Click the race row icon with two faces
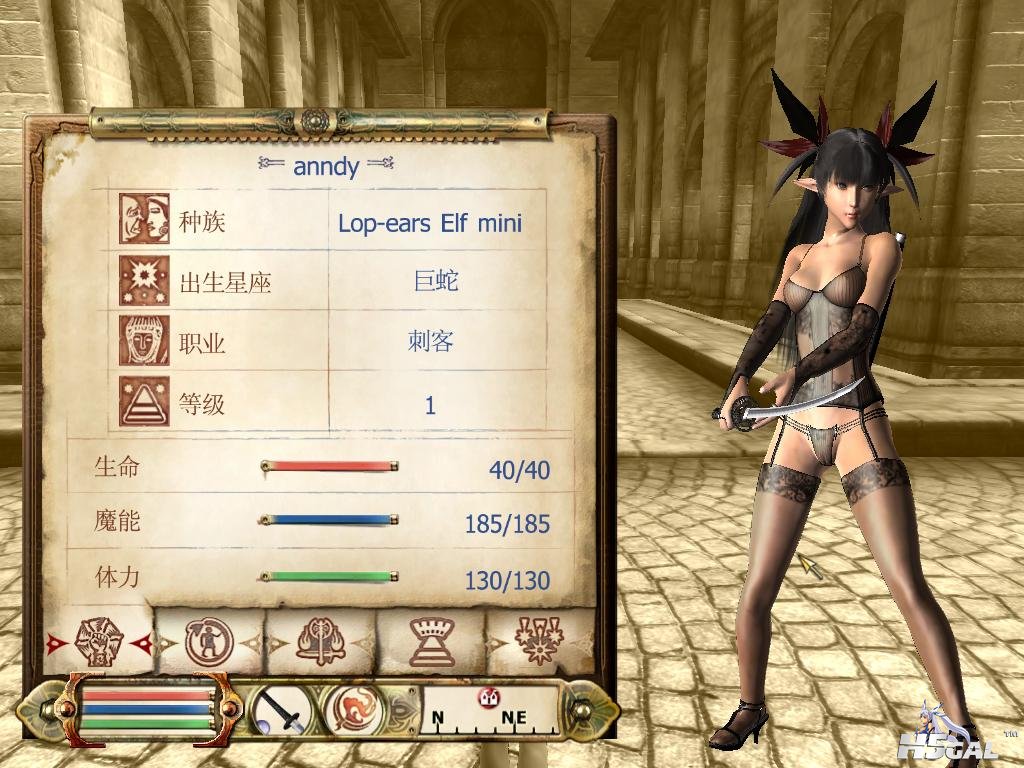1024x768 pixels. (144, 219)
